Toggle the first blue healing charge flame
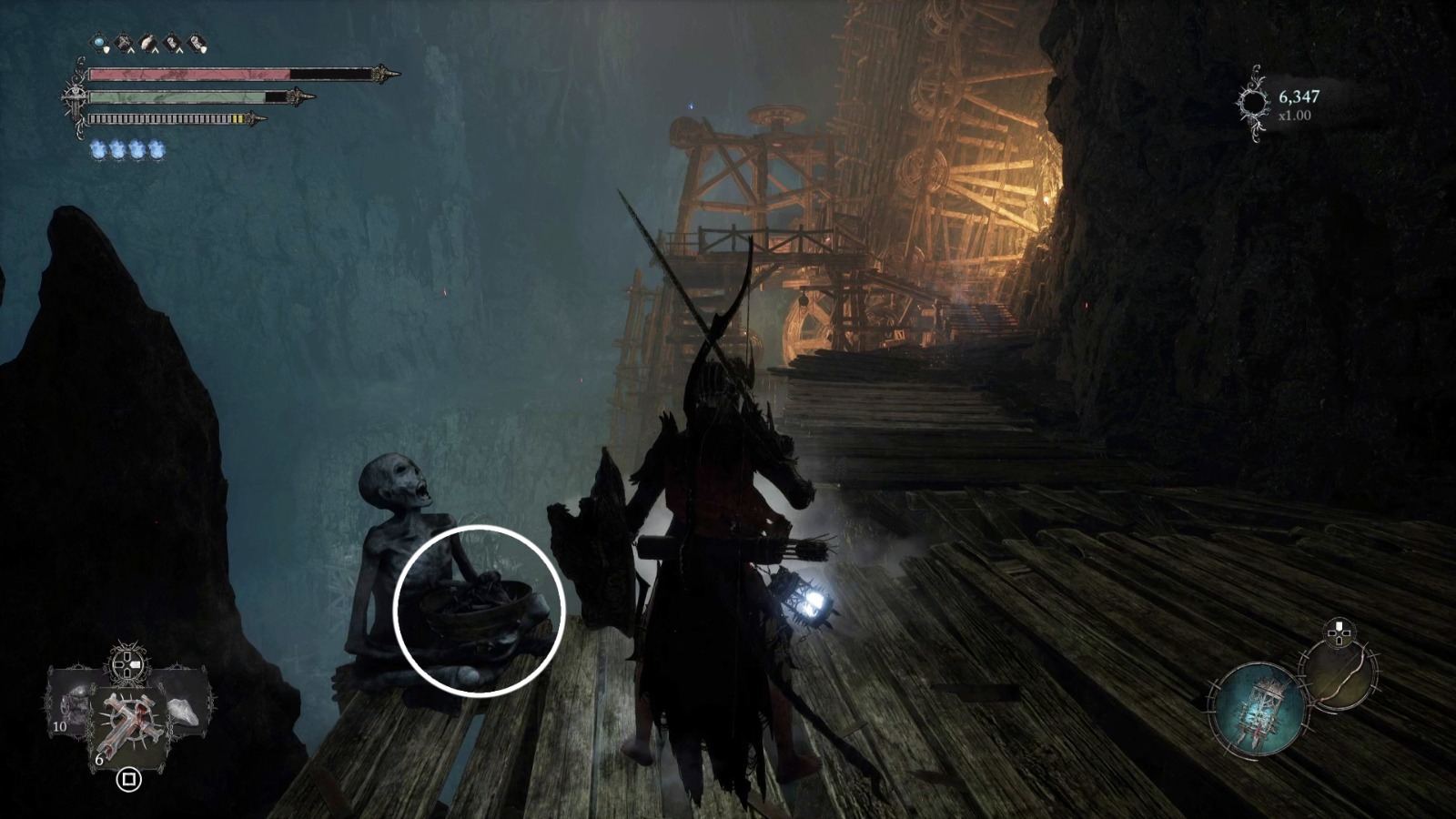Screen dimensions: 1456x819 click(x=98, y=148)
